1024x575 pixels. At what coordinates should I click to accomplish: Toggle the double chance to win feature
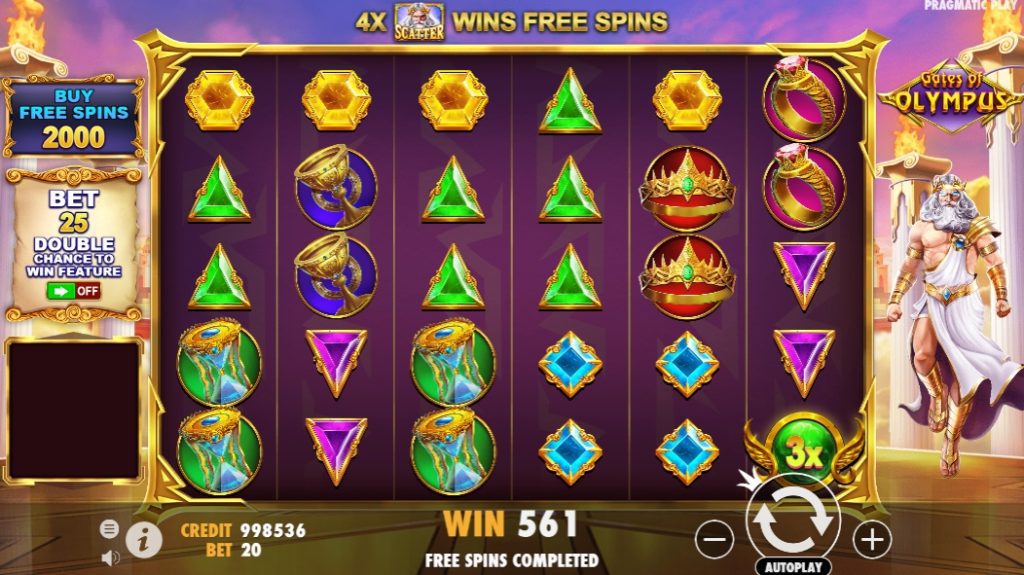(x=73, y=291)
